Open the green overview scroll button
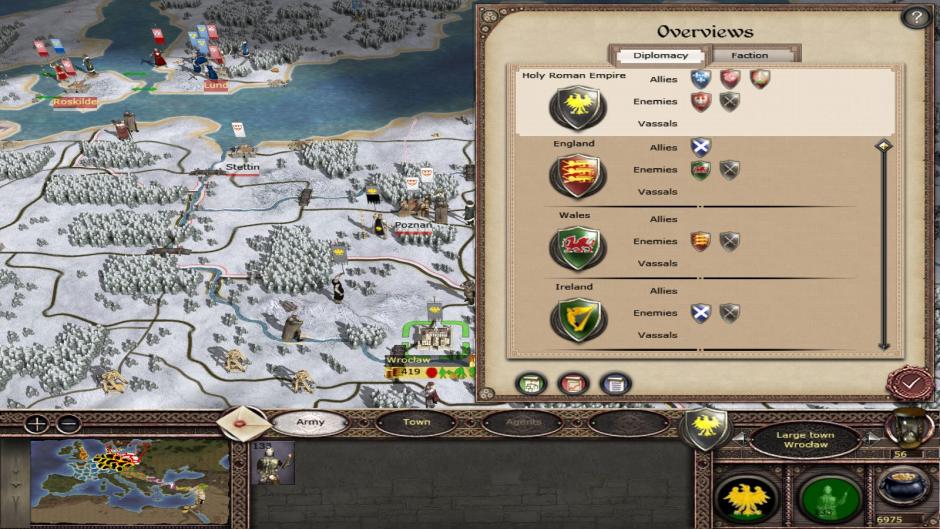 click(529, 383)
